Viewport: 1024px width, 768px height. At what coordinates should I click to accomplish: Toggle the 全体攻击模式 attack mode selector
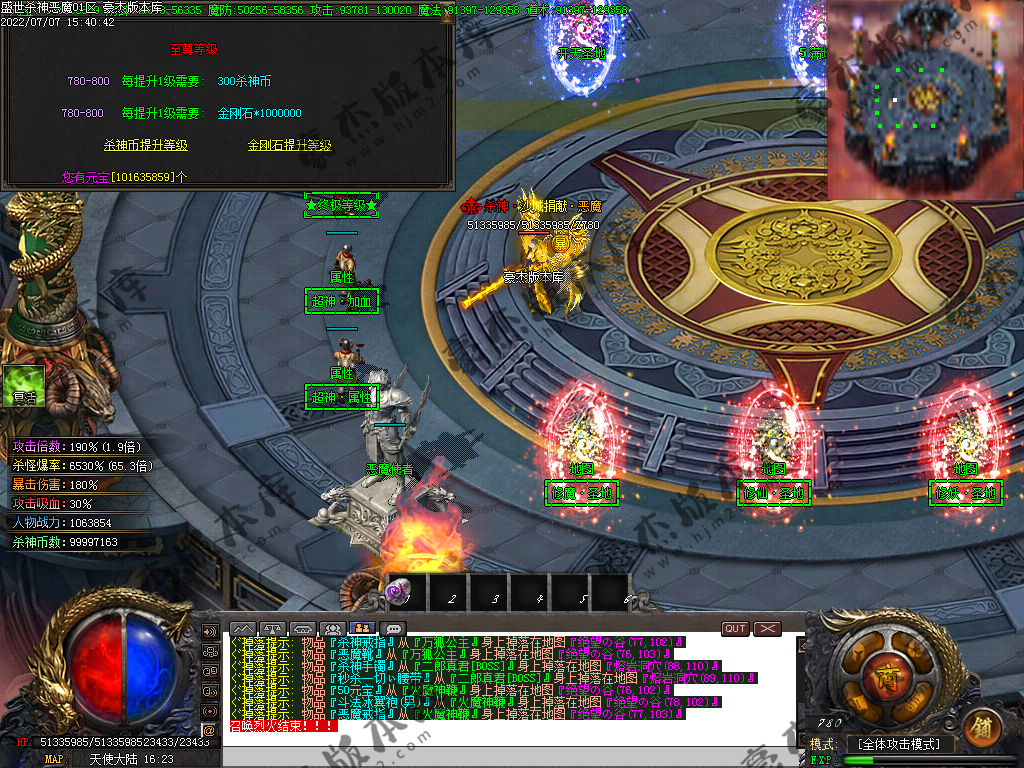click(898, 744)
